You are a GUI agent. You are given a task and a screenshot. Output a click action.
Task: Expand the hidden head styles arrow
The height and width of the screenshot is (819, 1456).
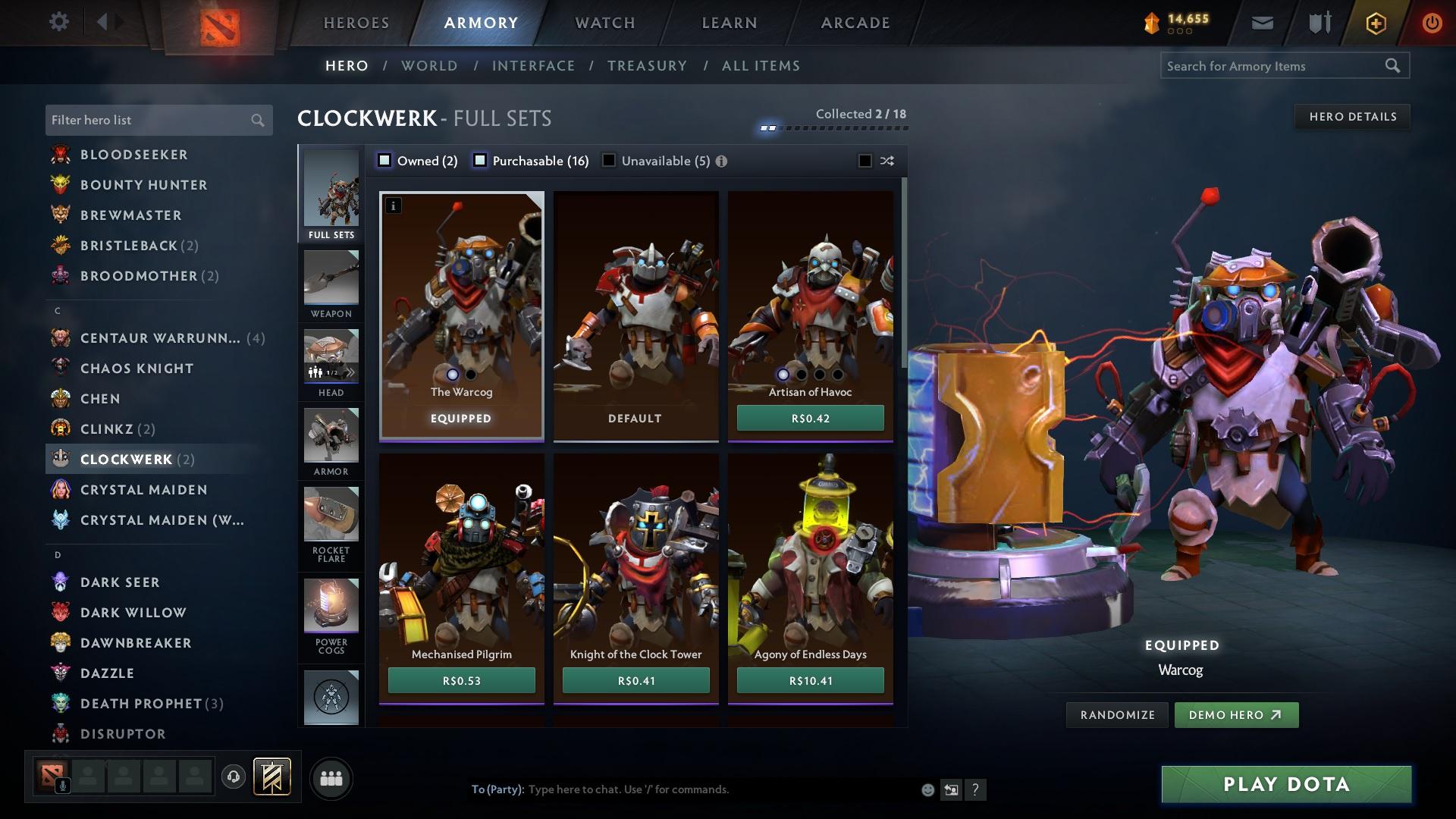[x=351, y=372]
